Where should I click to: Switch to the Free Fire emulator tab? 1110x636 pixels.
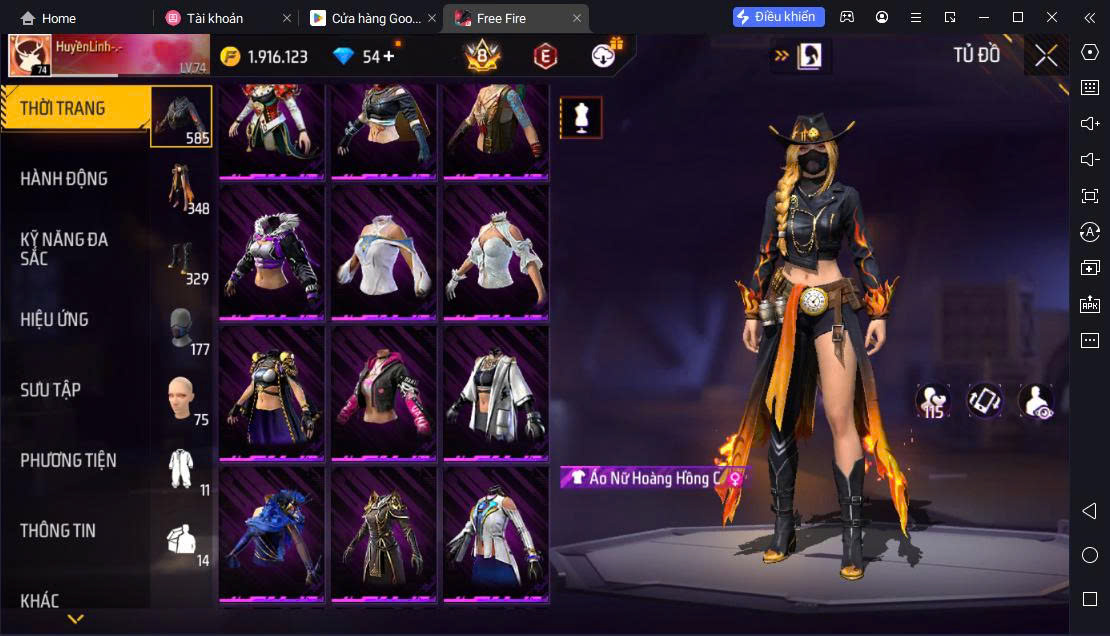tap(502, 18)
